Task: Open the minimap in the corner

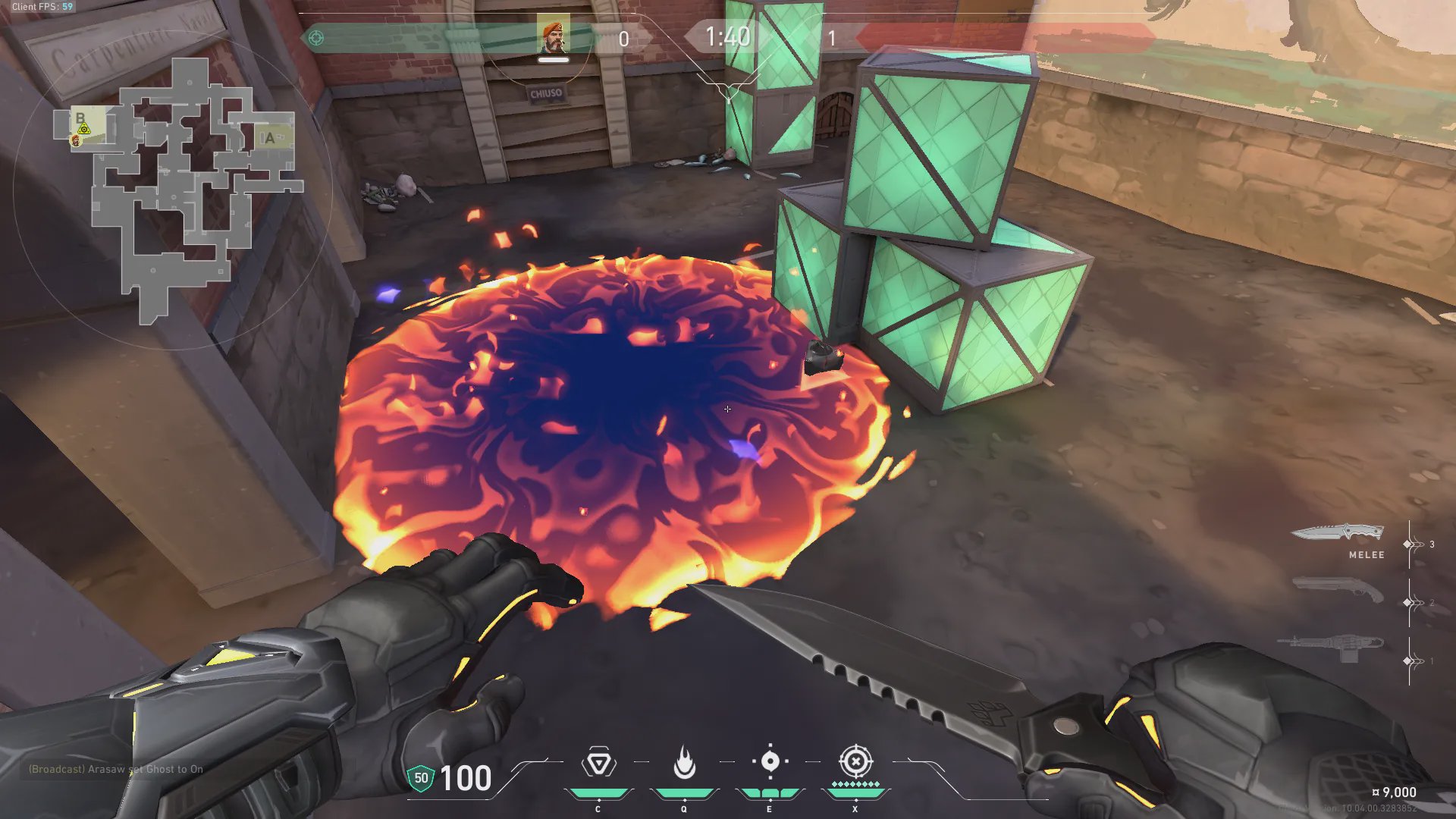Action: [173, 190]
